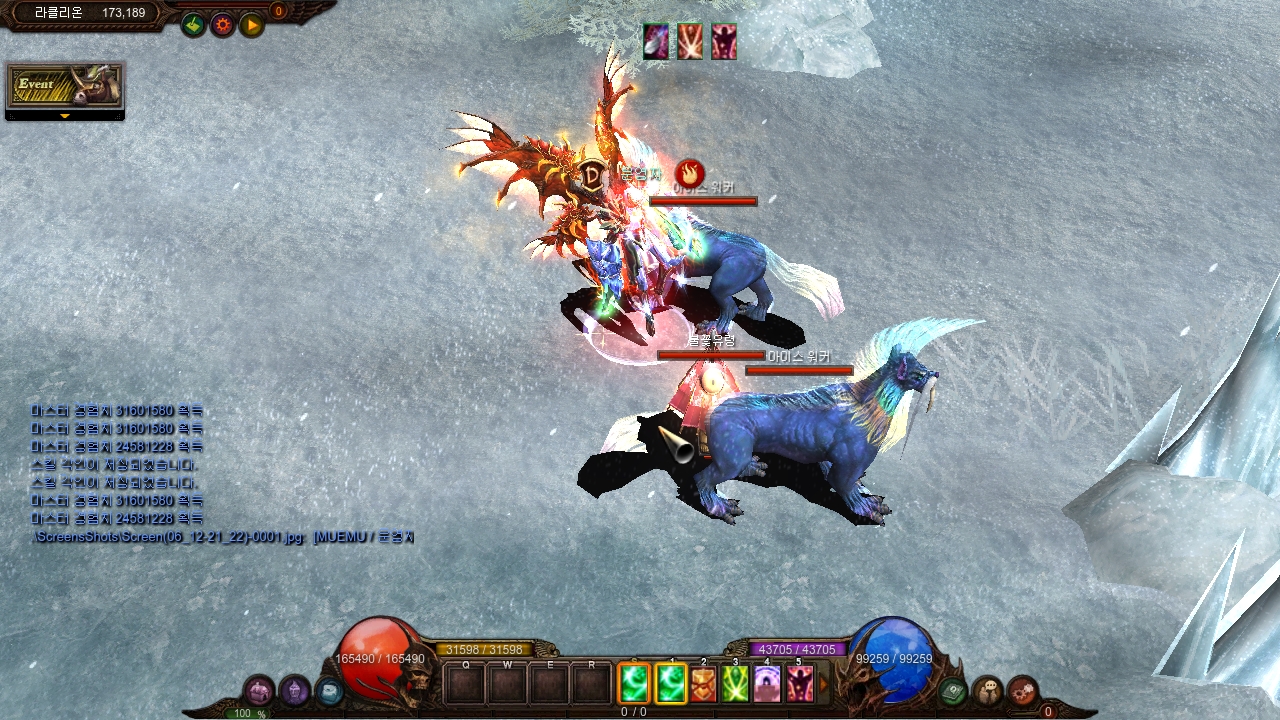Image resolution: width=1280 pixels, height=720 pixels.
Task: Activate the pink silhouette skill in slot 5
Action: pos(800,684)
